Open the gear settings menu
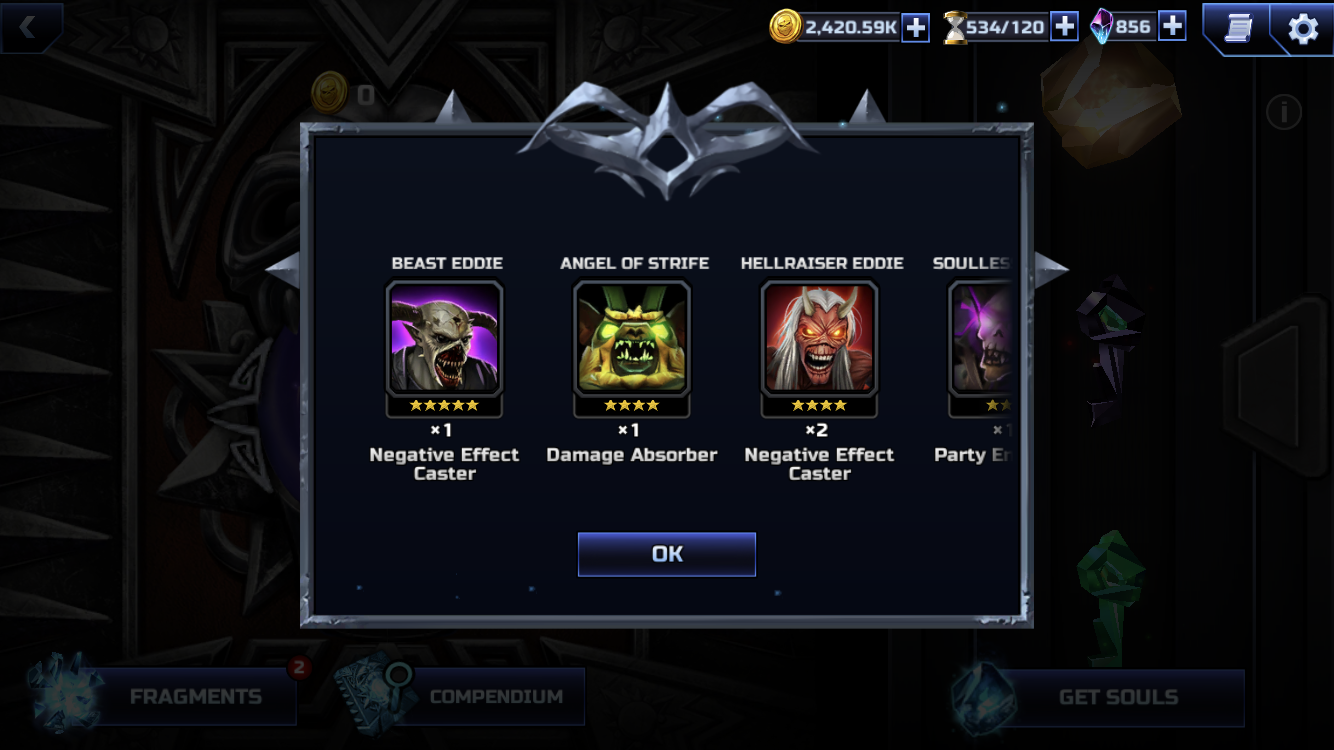Screen dimensions: 1334x750 1302,28
